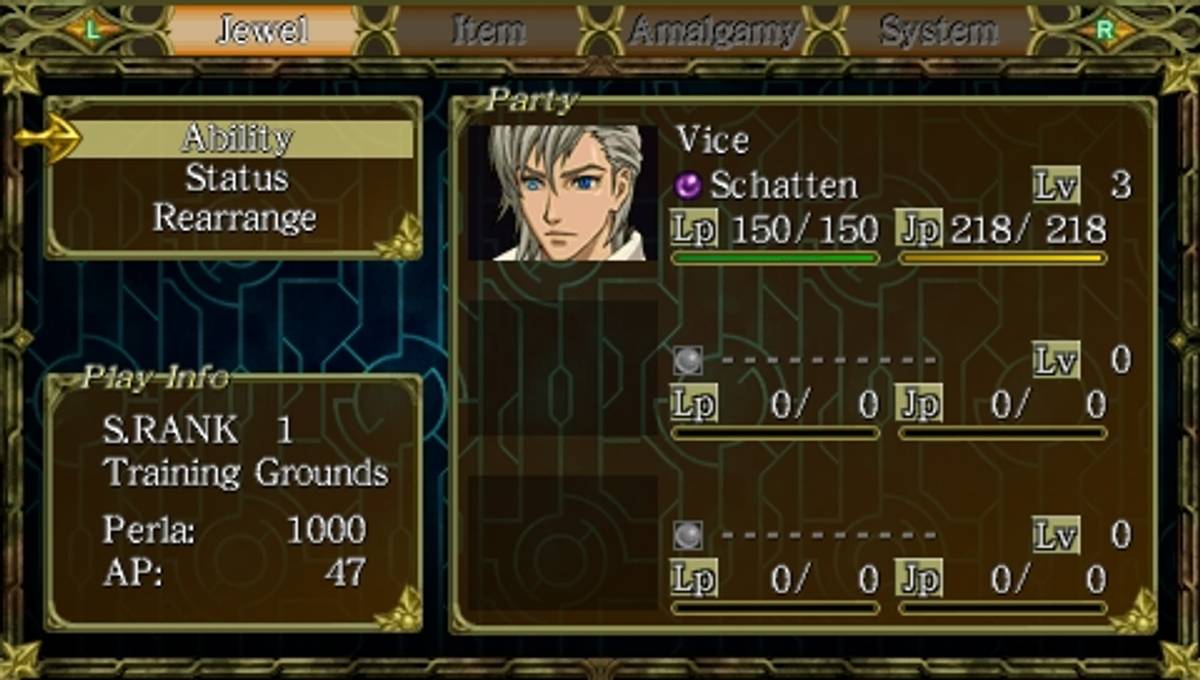
Task: Click the purple Schatten jewel icon
Action: (689, 185)
